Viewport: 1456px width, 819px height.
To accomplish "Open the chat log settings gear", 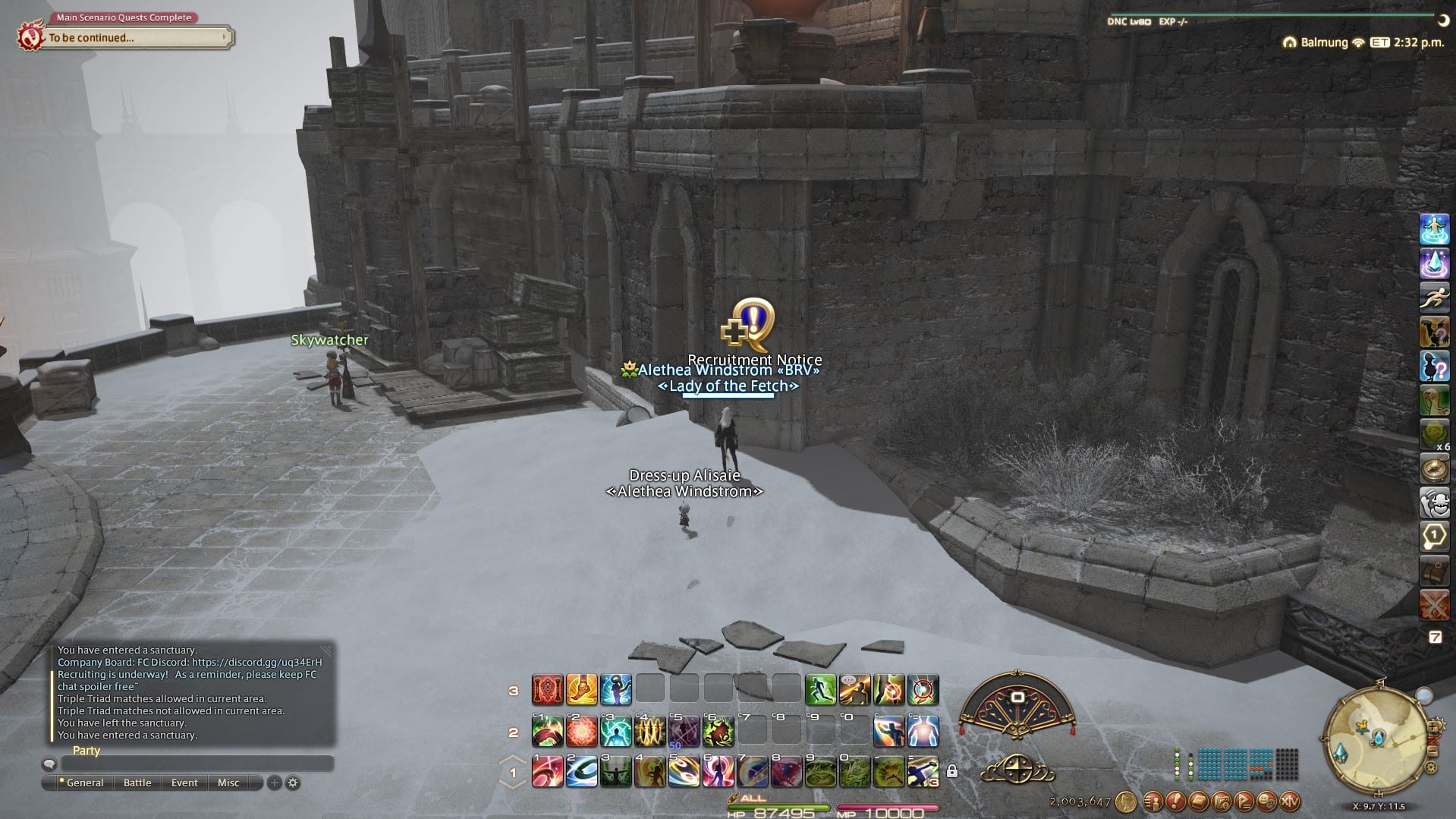I will (292, 782).
